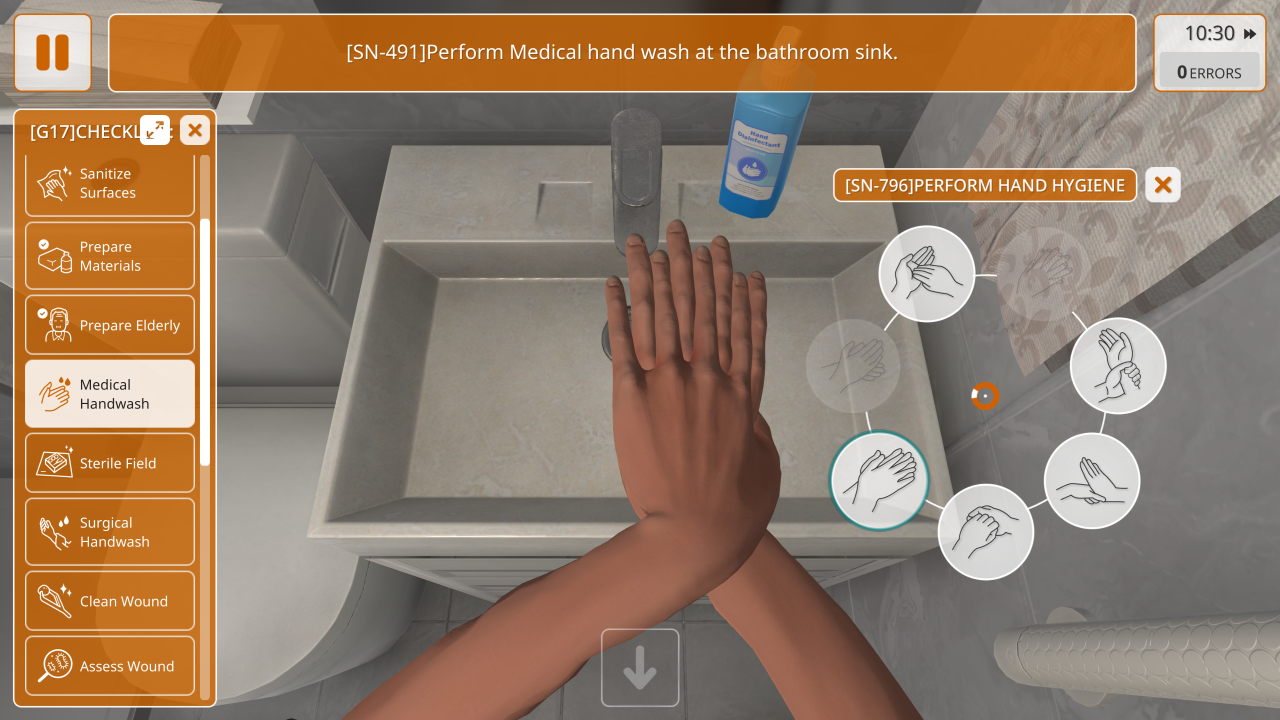Choose the Surgical Handwash step
Screen dimensions: 1280x720
pyautogui.click(x=110, y=532)
